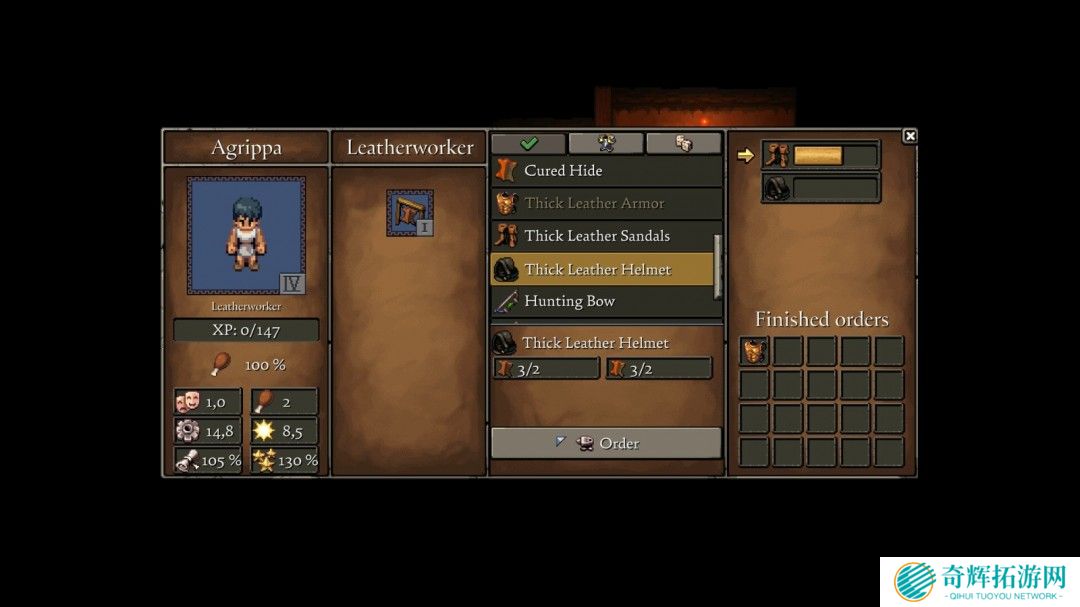Collect the finished leather armor order

click(x=755, y=351)
